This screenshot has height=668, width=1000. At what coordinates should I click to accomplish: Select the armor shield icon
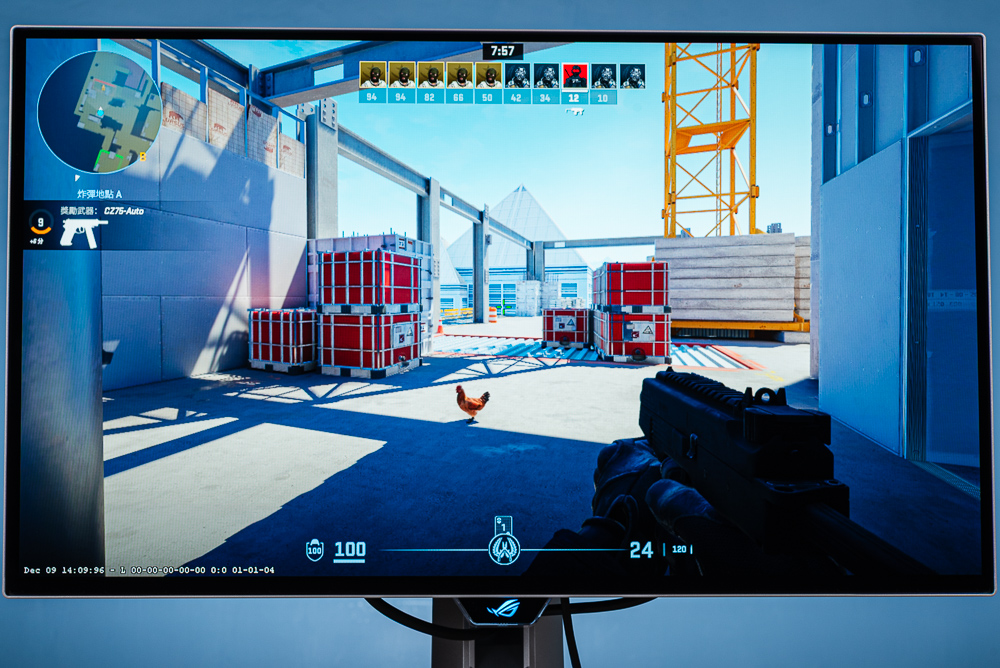pyautogui.click(x=314, y=550)
